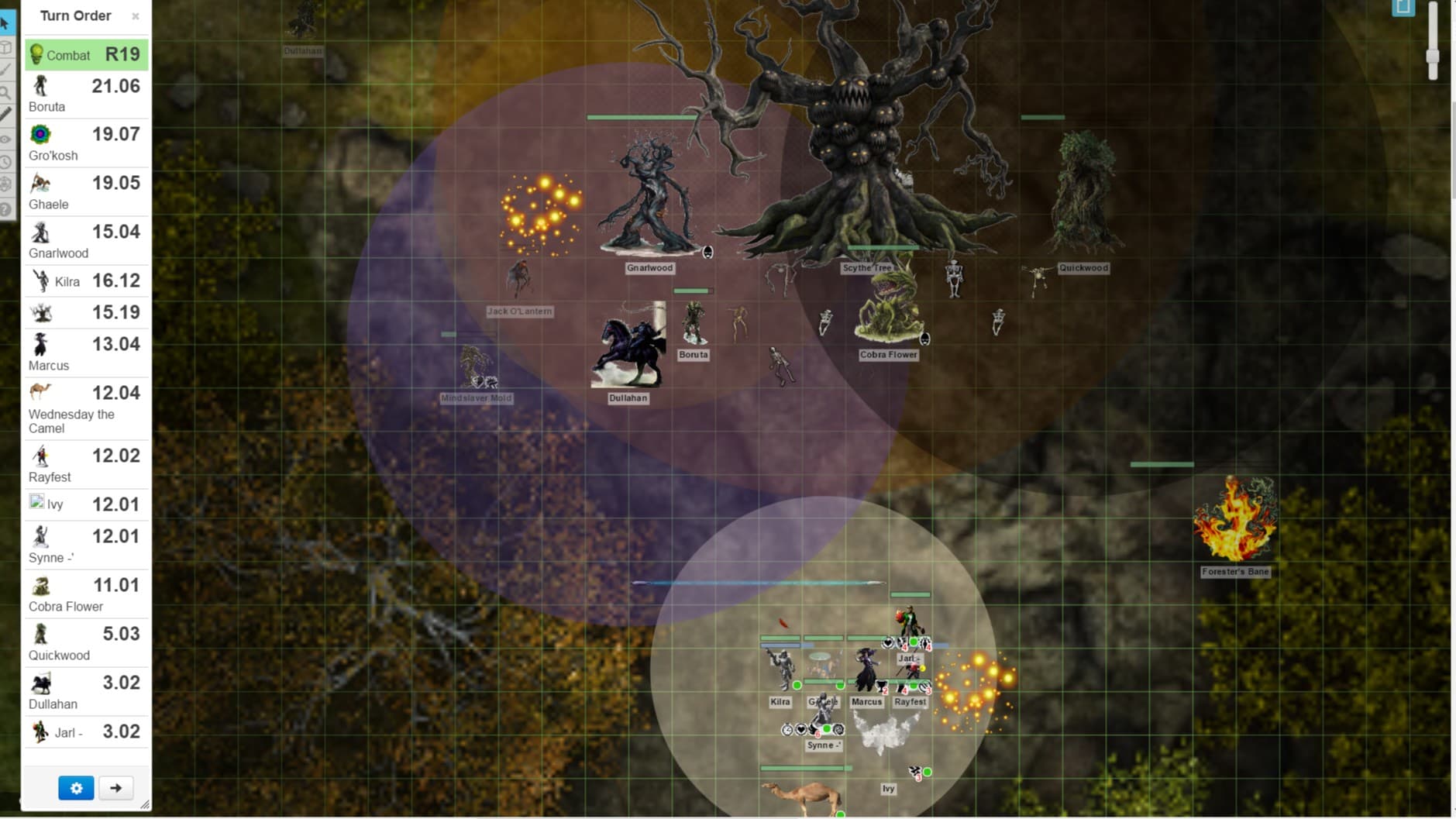Open the dice roller tool
Viewport: 1456px width, 819px height.
(x=6, y=184)
